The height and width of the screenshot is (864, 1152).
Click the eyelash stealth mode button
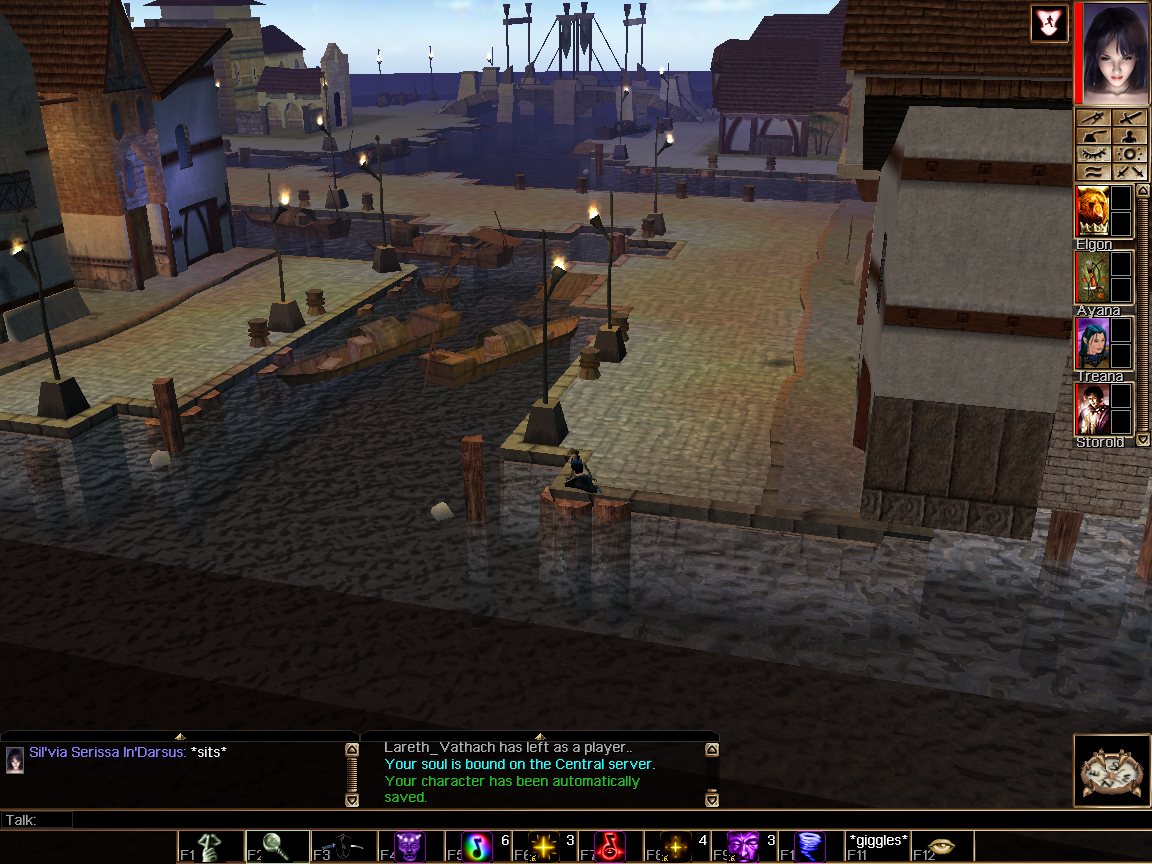pos(1093,154)
